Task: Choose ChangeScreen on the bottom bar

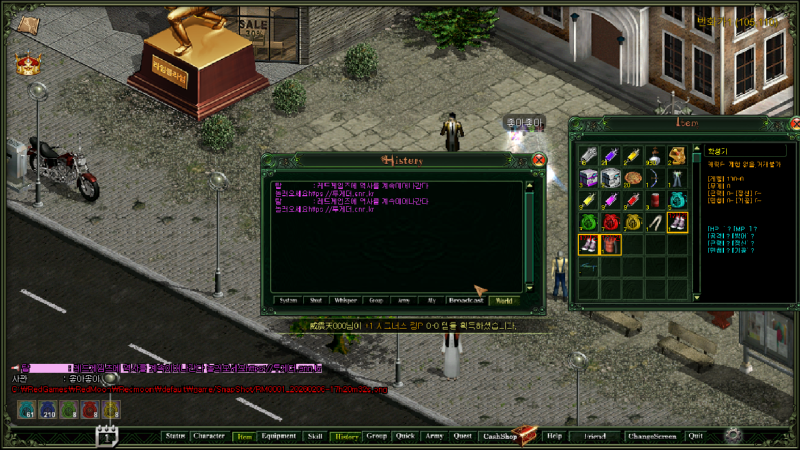Action: tap(652, 436)
